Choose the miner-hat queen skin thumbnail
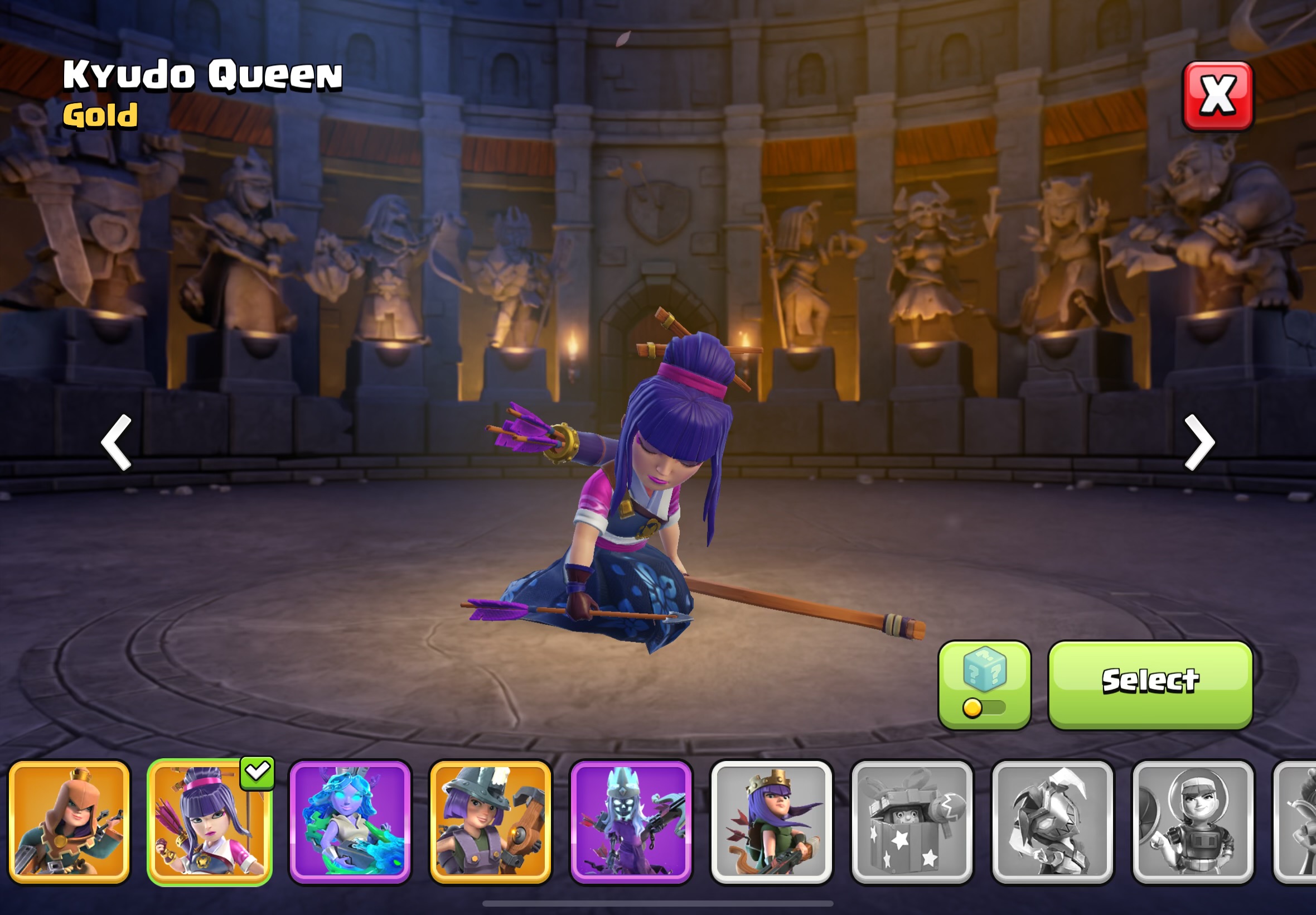The image size is (1316, 915). [490, 822]
